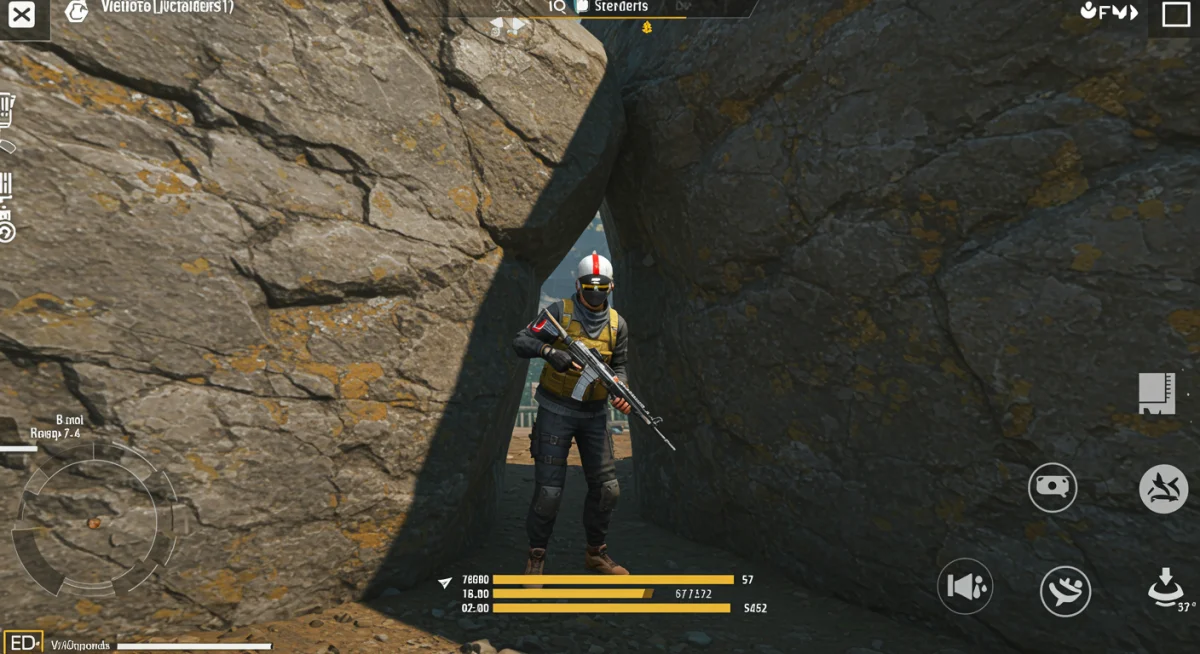This screenshot has width=1200, height=654.
Task: Open the ruler map icon
Action: (x=1156, y=393)
